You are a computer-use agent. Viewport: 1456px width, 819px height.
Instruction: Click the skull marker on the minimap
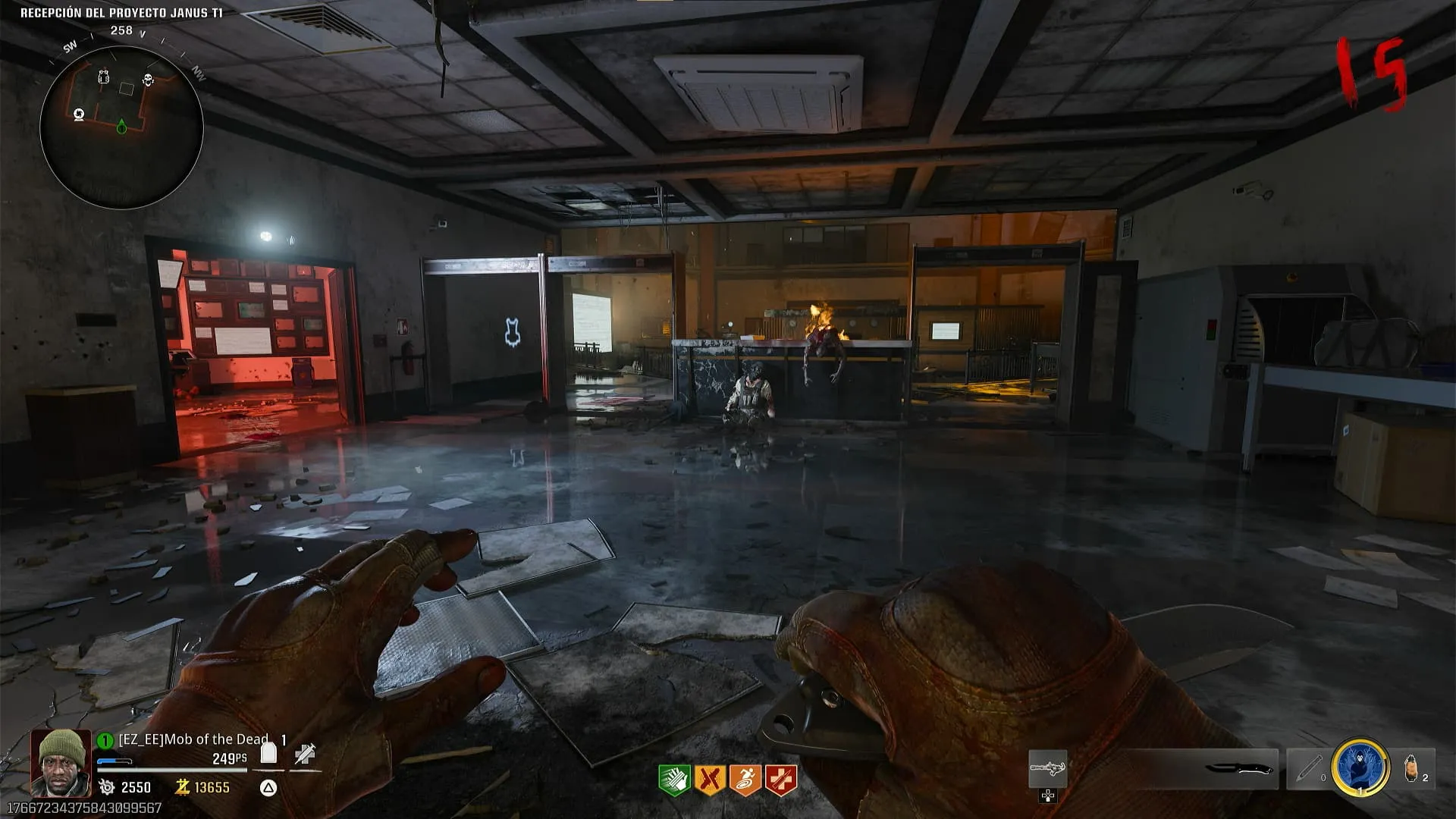[x=148, y=80]
